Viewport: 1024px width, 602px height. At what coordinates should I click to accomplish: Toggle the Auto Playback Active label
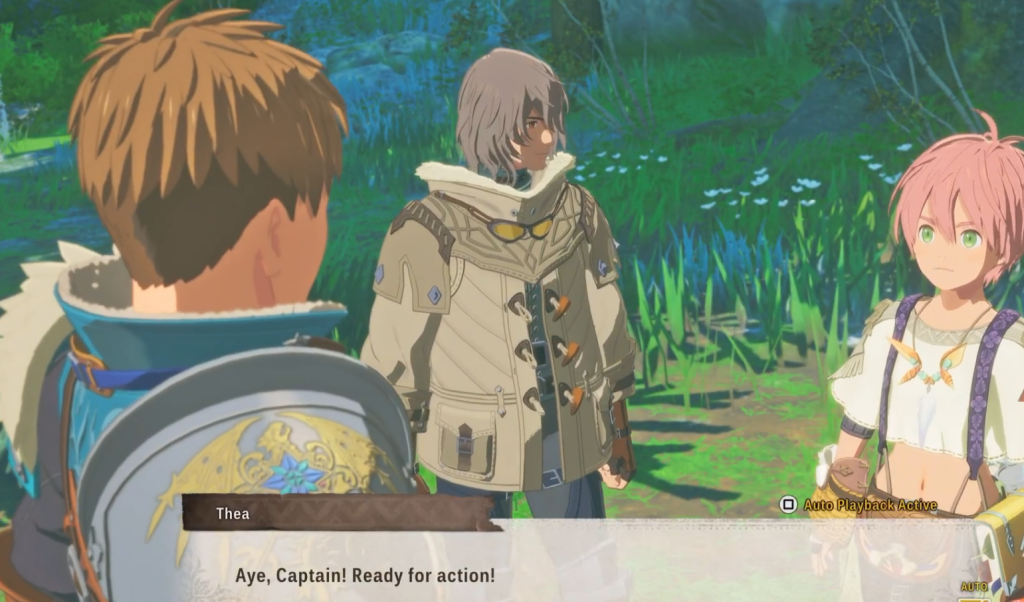[859, 505]
